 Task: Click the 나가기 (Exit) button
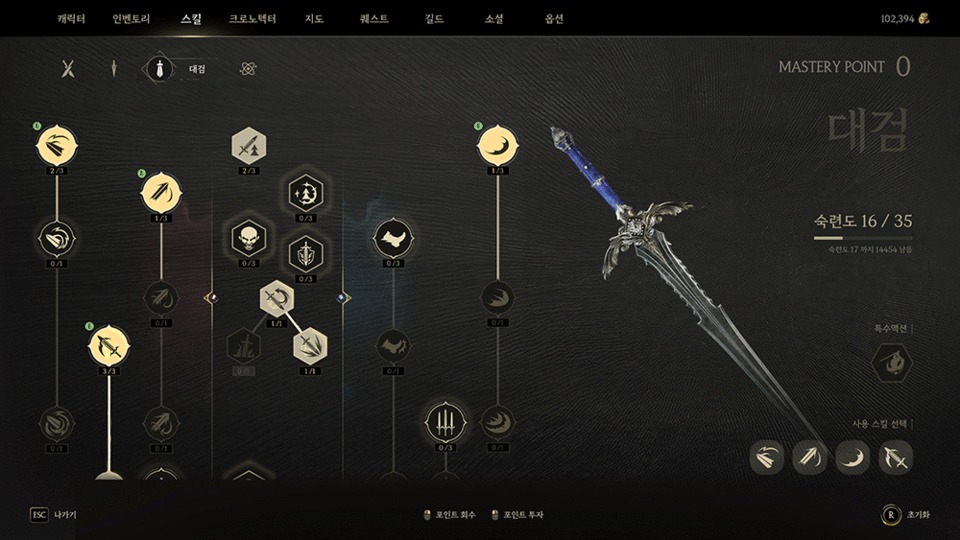tap(54, 515)
